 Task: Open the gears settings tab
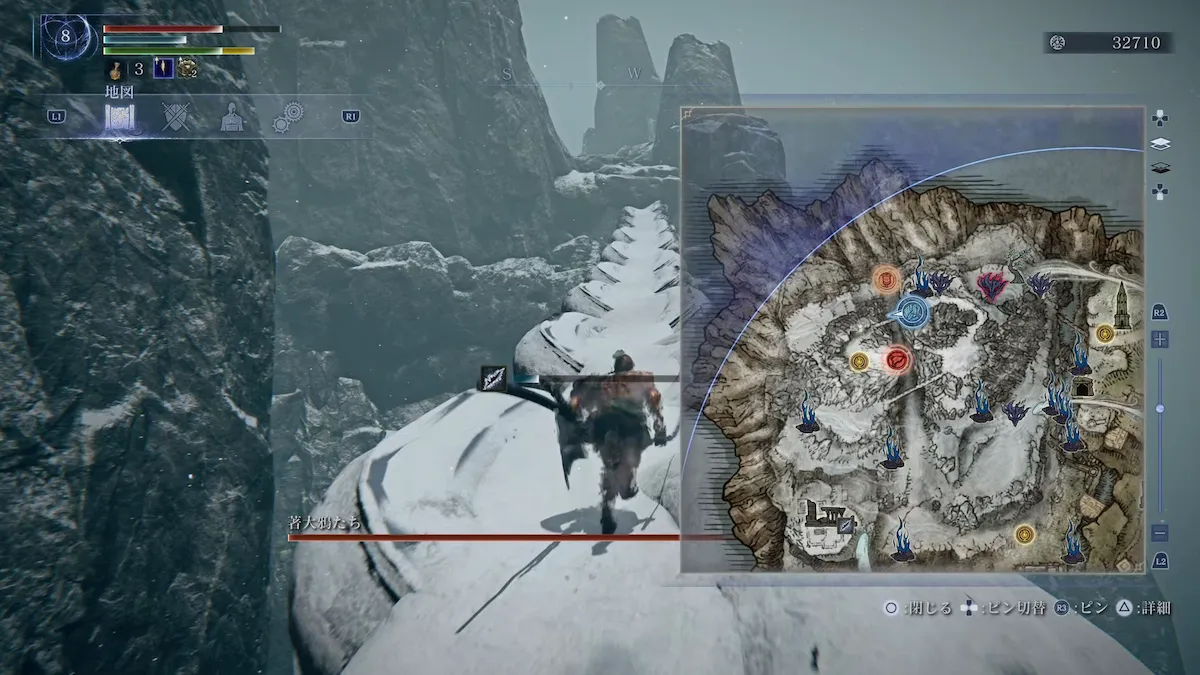pyautogui.click(x=288, y=117)
